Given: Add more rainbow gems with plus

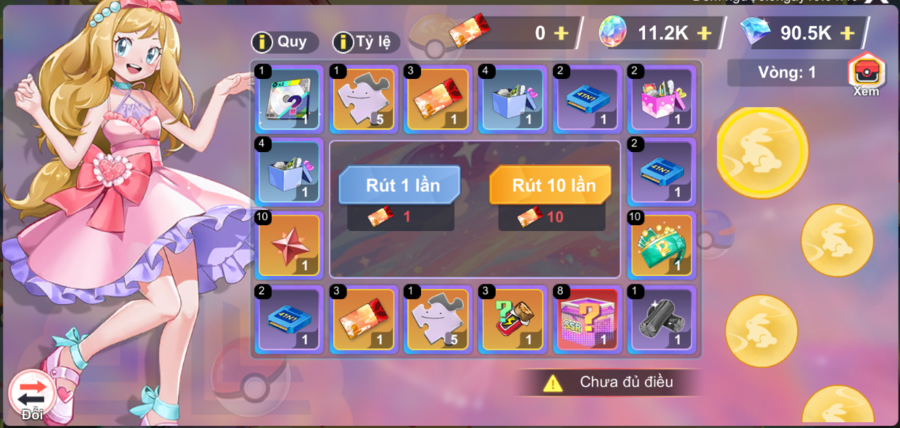Looking at the screenshot, I should coord(704,33).
